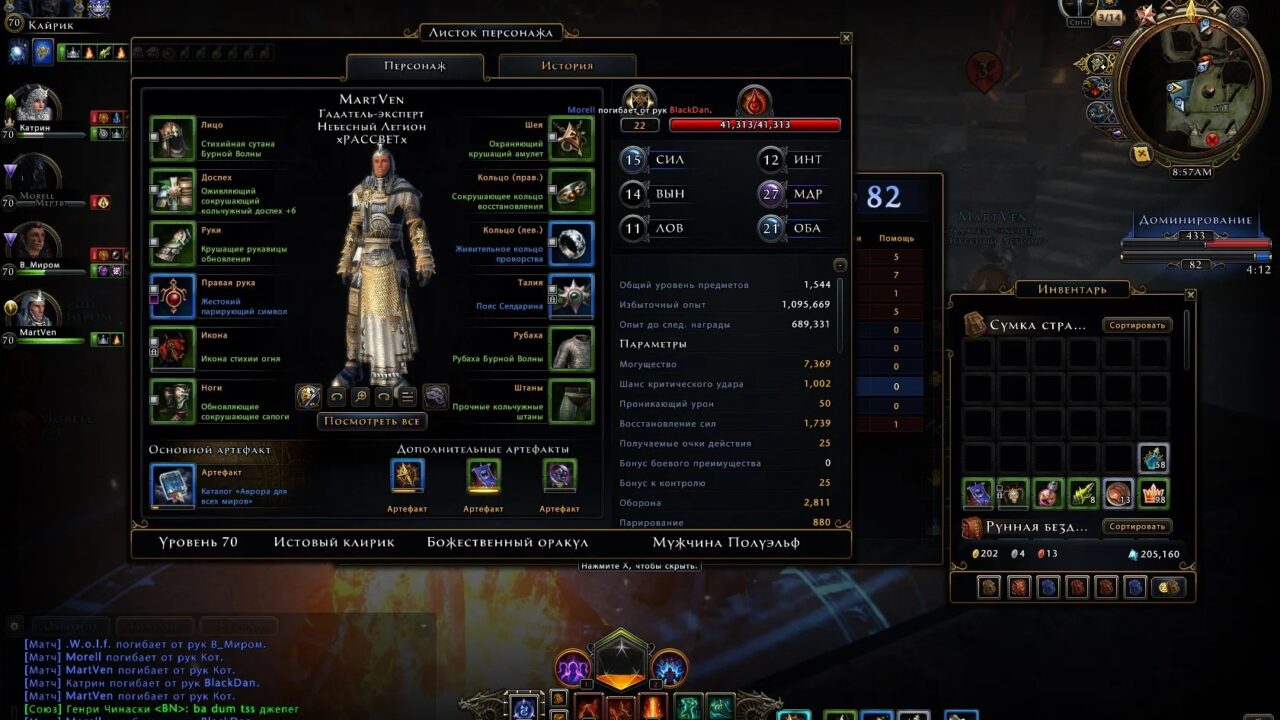Open the Основной артефакт catalog slot
Screen dimensions: 1280x720
172,485
